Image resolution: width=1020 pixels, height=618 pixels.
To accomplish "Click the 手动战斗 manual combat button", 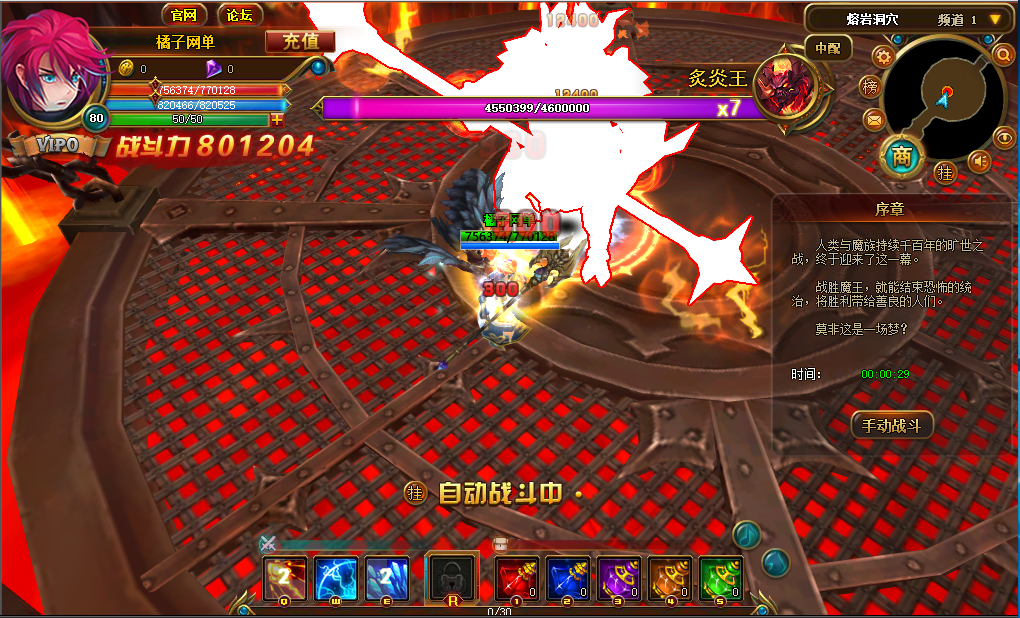I will point(891,425).
